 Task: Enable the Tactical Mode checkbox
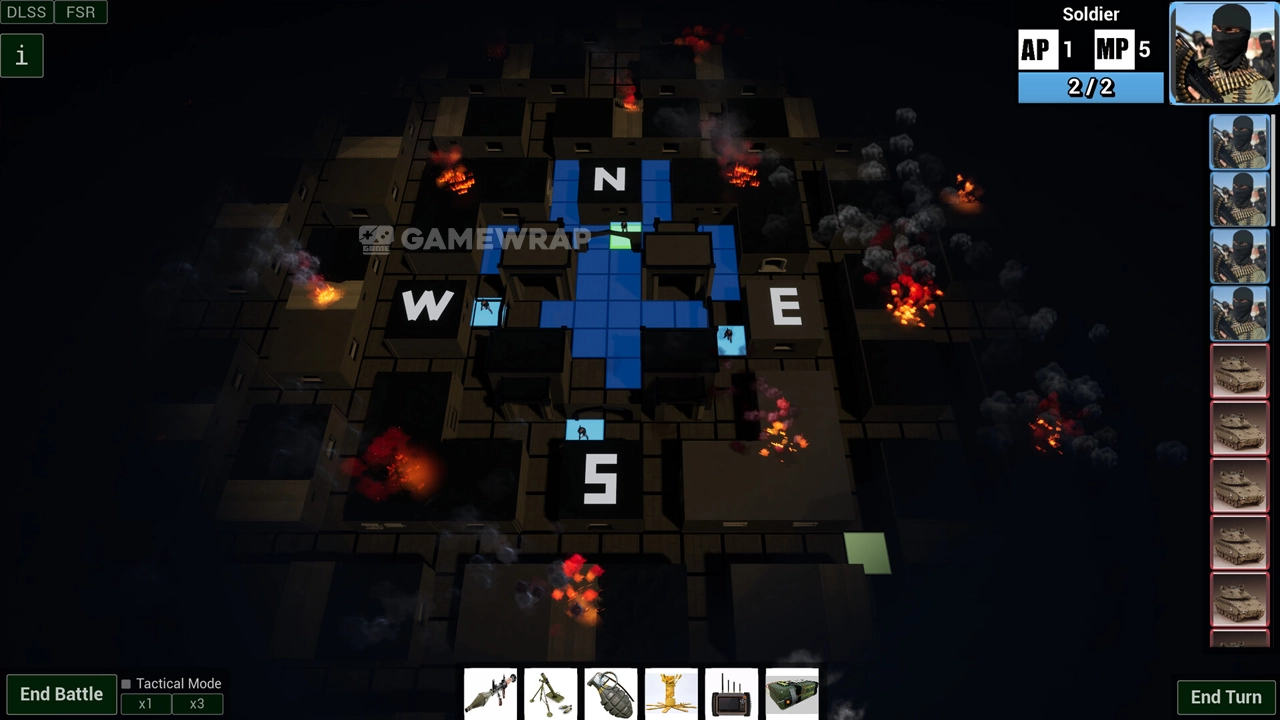126,684
